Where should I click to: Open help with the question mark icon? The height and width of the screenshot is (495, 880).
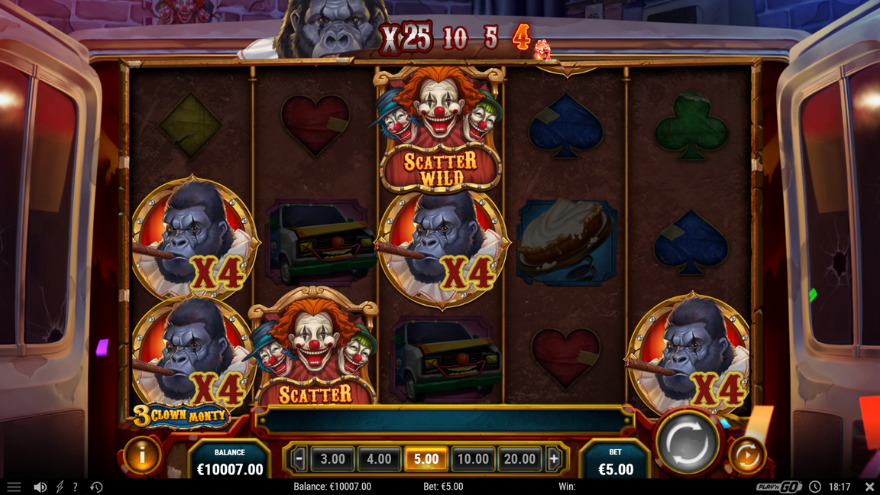75,487
